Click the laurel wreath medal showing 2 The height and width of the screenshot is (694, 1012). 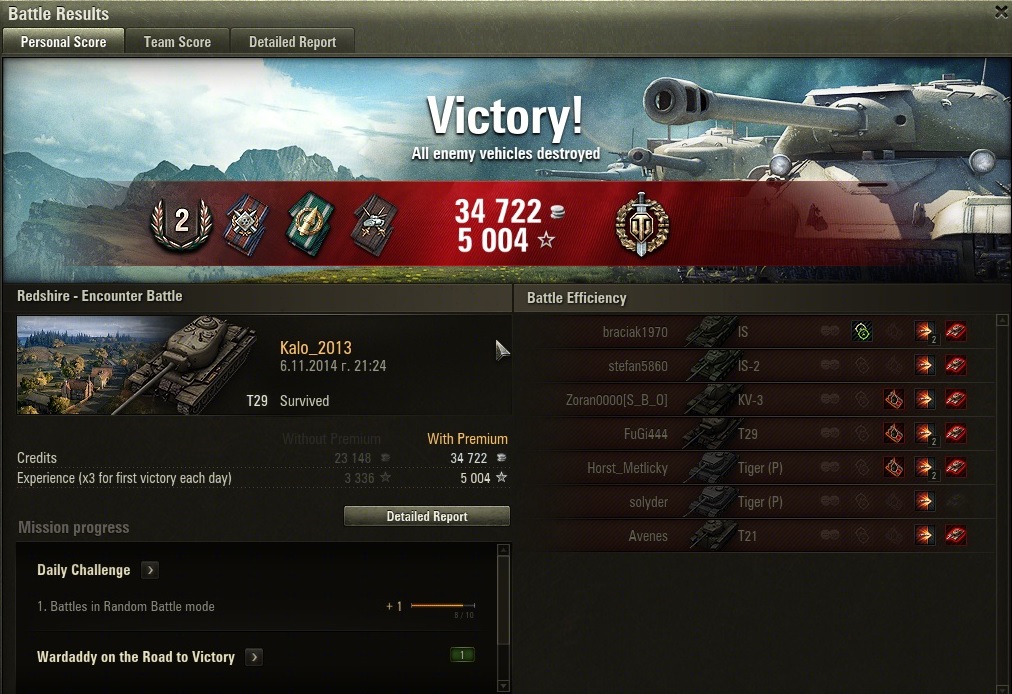pyautogui.click(x=182, y=222)
